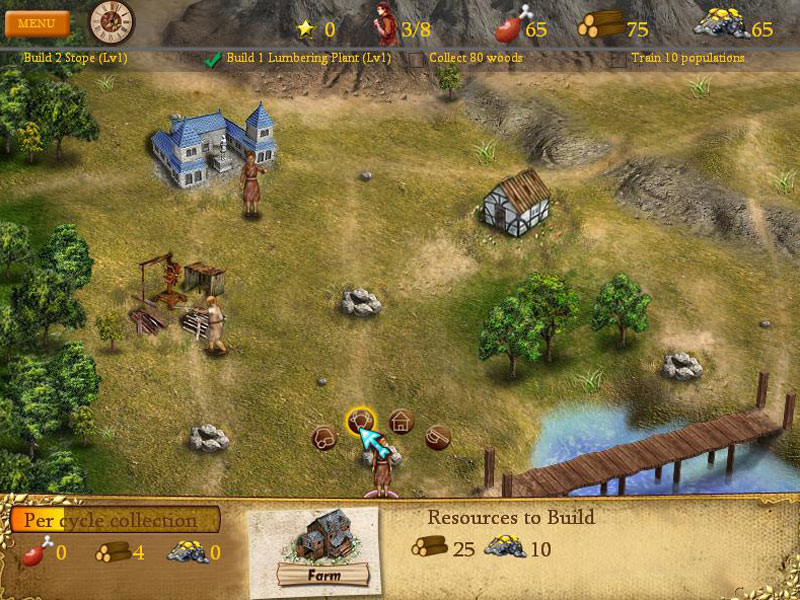Click the Farm building preview card
The width and height of the screenshot is (800, 600).
[x=322, y=545]
